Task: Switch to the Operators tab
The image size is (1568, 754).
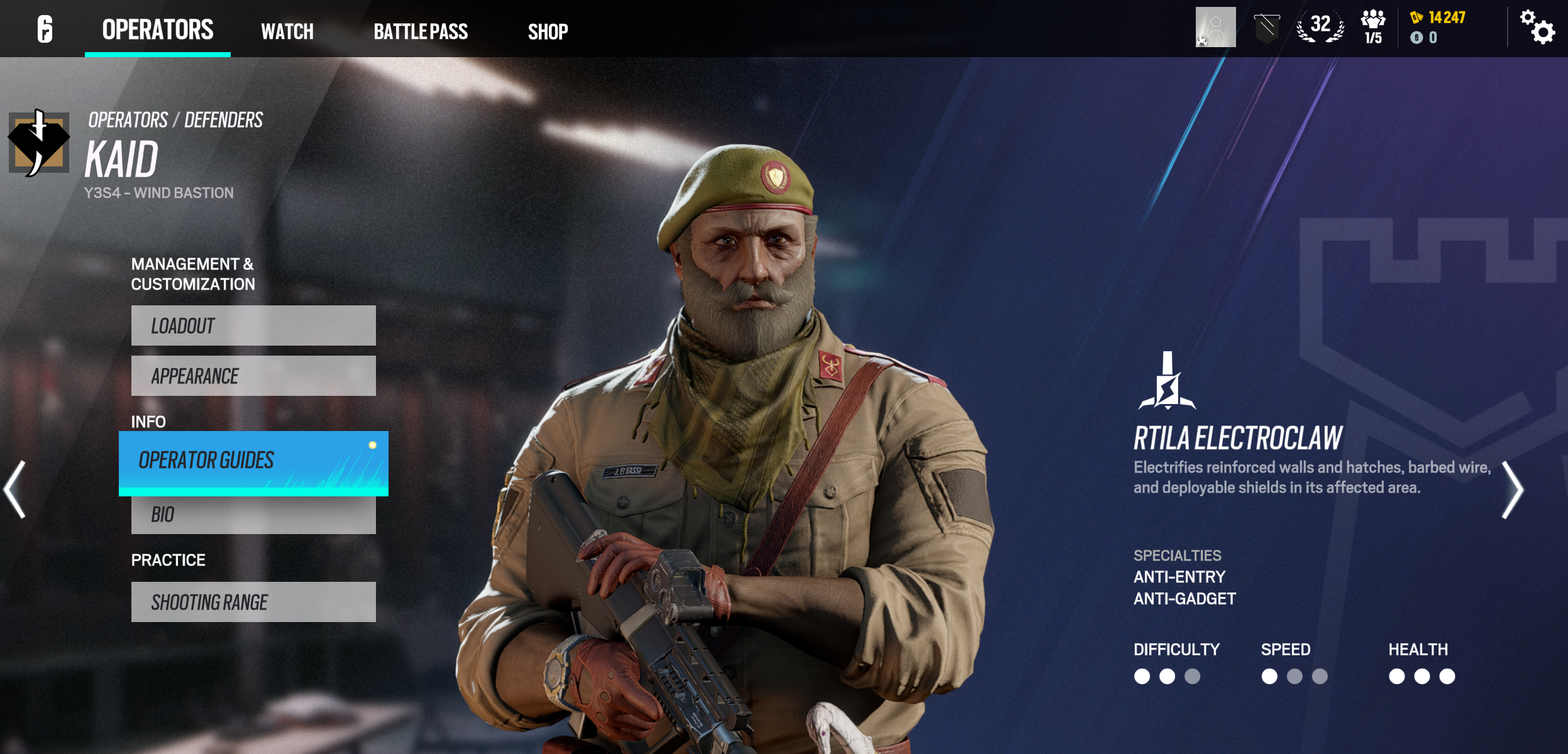Action: point(158,30)
